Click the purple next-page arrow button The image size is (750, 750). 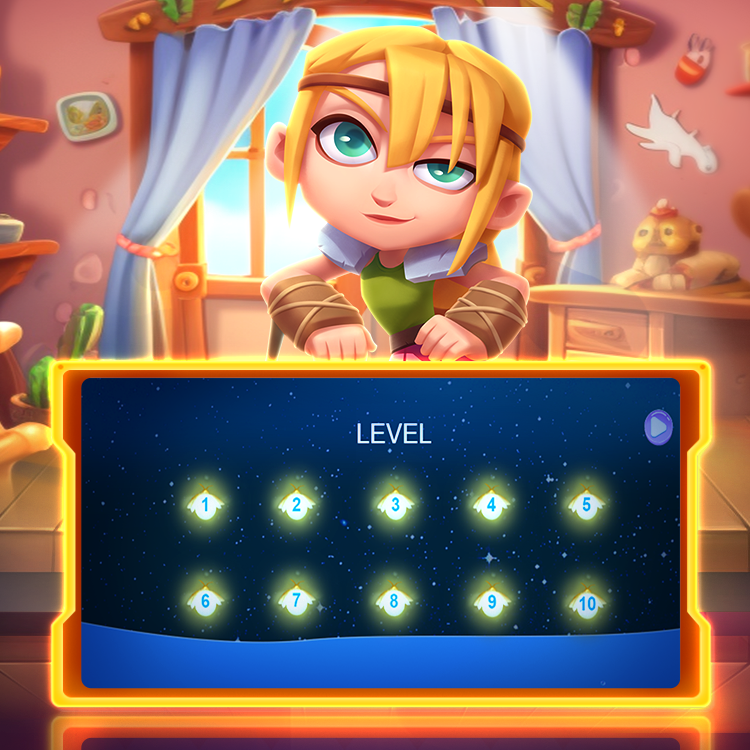point(658,428)
